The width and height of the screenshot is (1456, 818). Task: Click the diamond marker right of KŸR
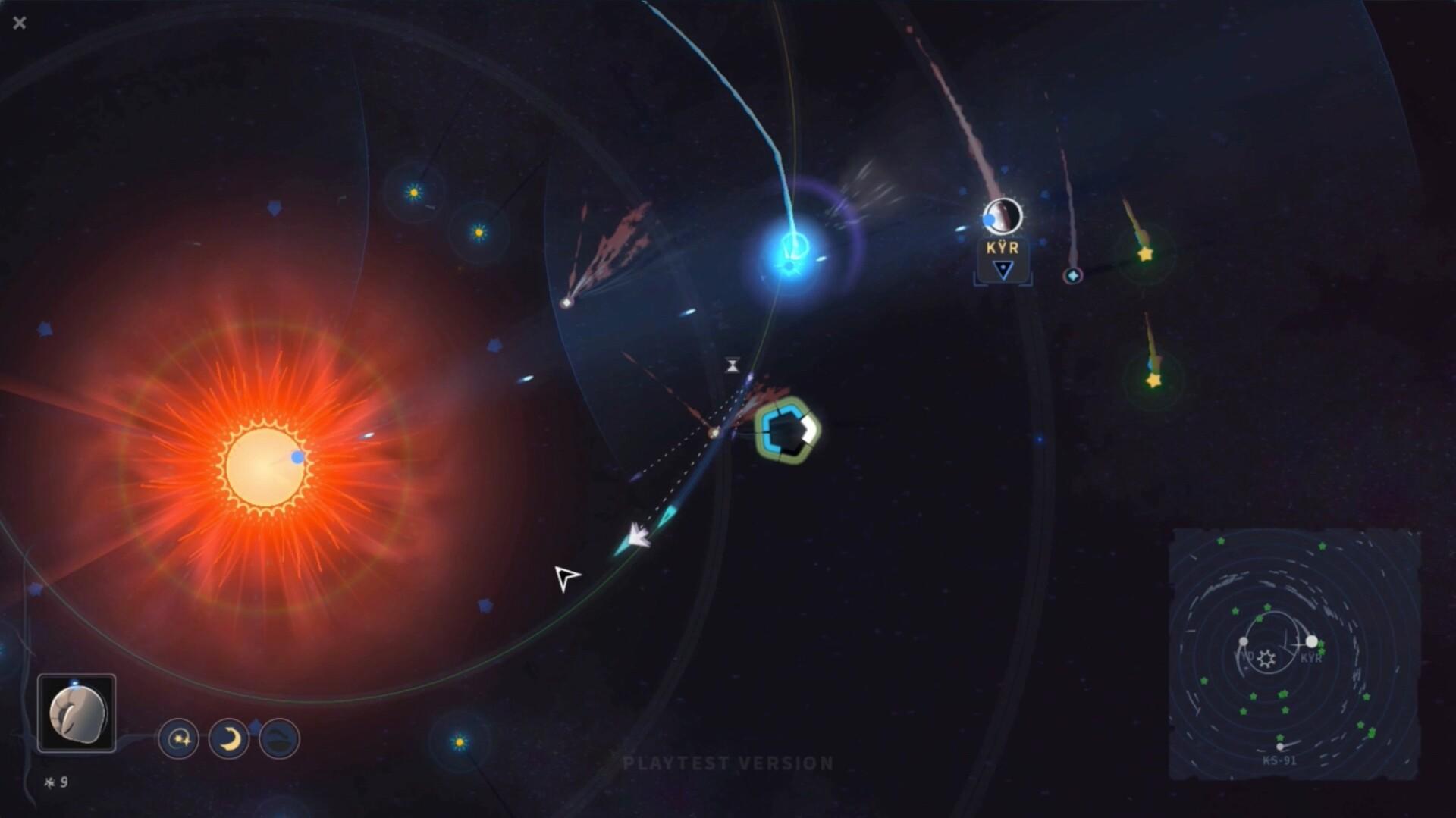[x=1072, y=276]
